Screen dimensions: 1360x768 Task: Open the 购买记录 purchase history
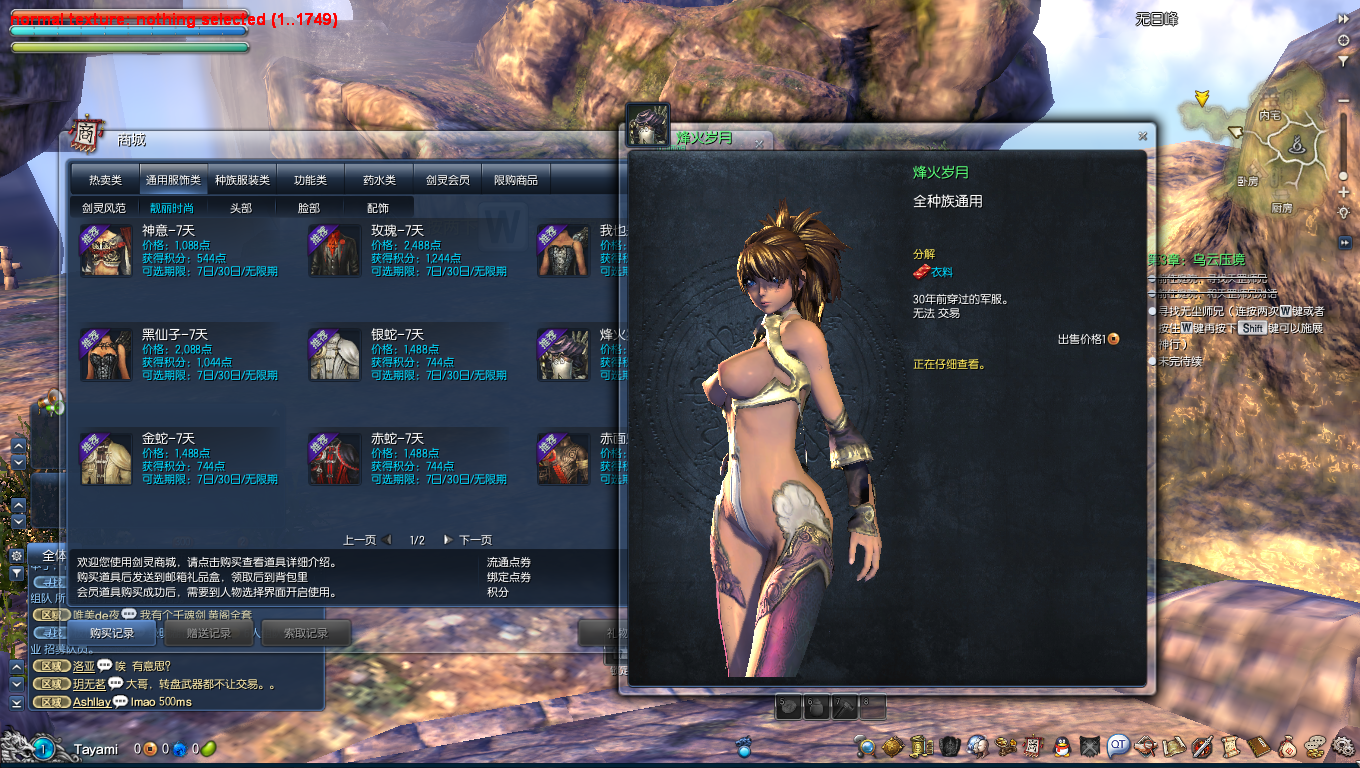point(110,633)
